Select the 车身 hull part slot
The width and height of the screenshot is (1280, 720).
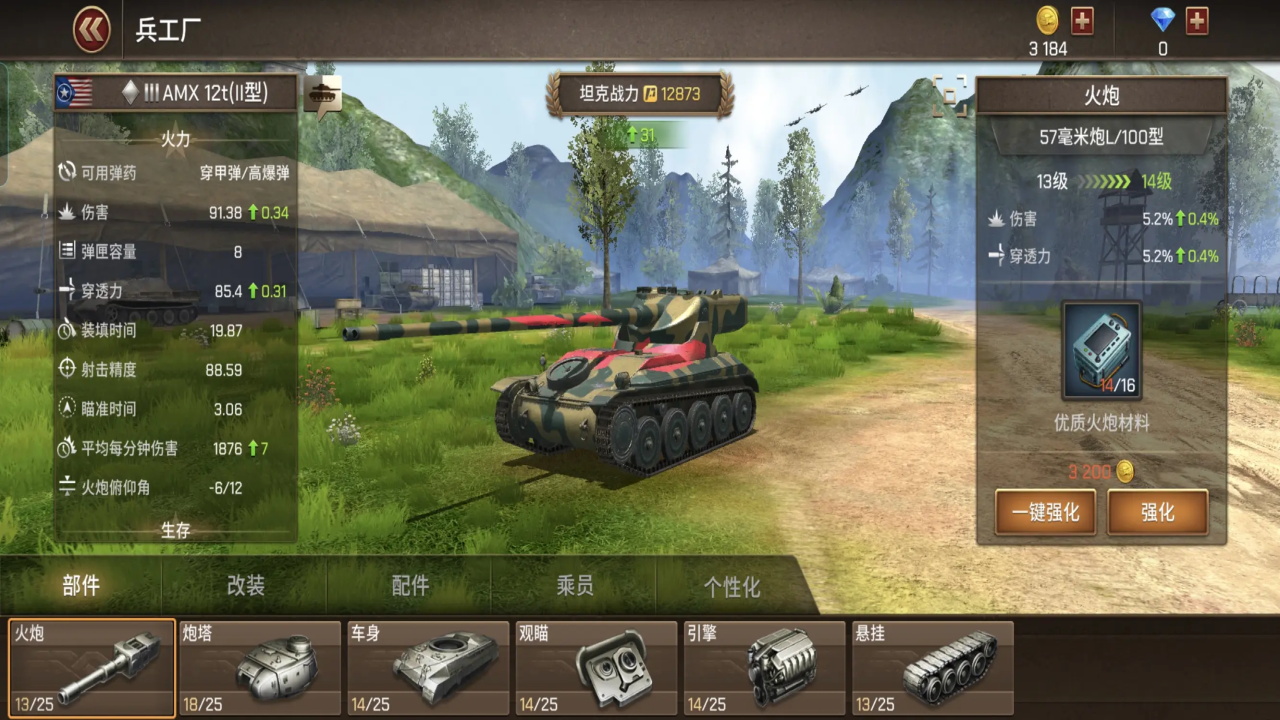pyautogui.click(x=428, y=668)
